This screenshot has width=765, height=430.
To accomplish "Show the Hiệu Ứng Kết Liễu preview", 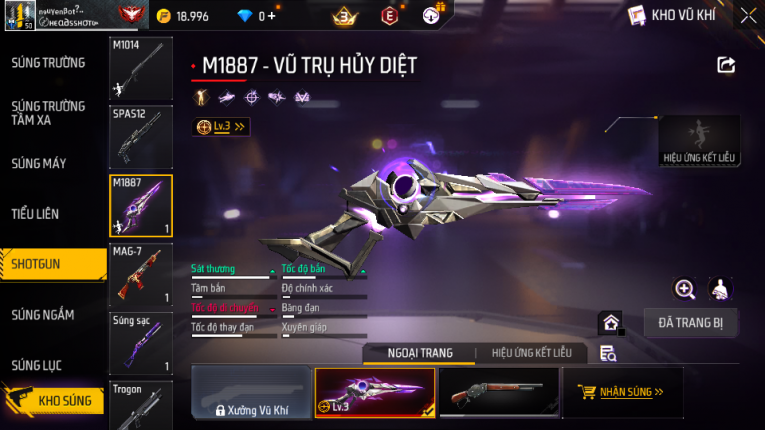I will [699, 141].
